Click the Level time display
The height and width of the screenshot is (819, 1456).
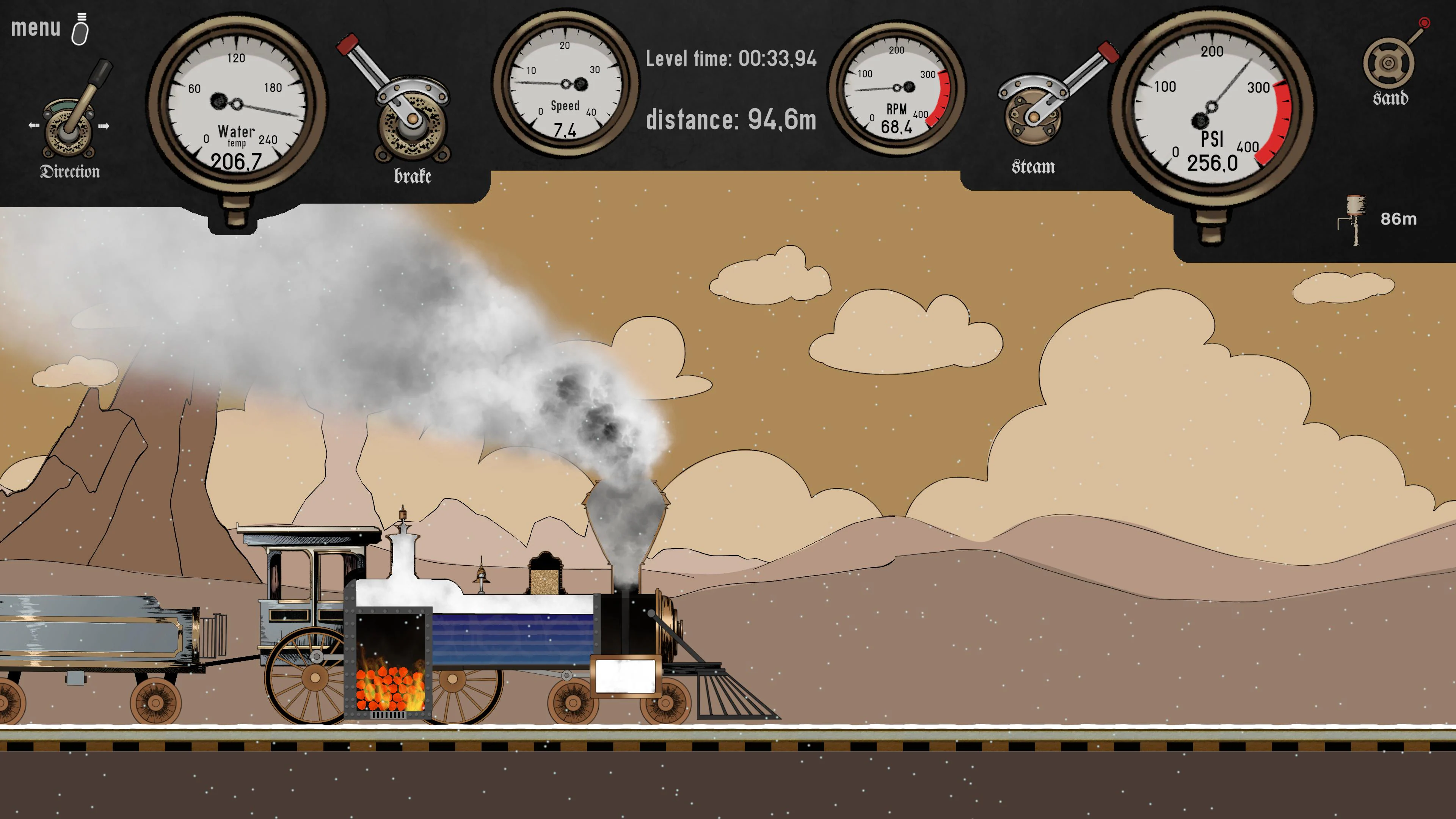(731, 59)
